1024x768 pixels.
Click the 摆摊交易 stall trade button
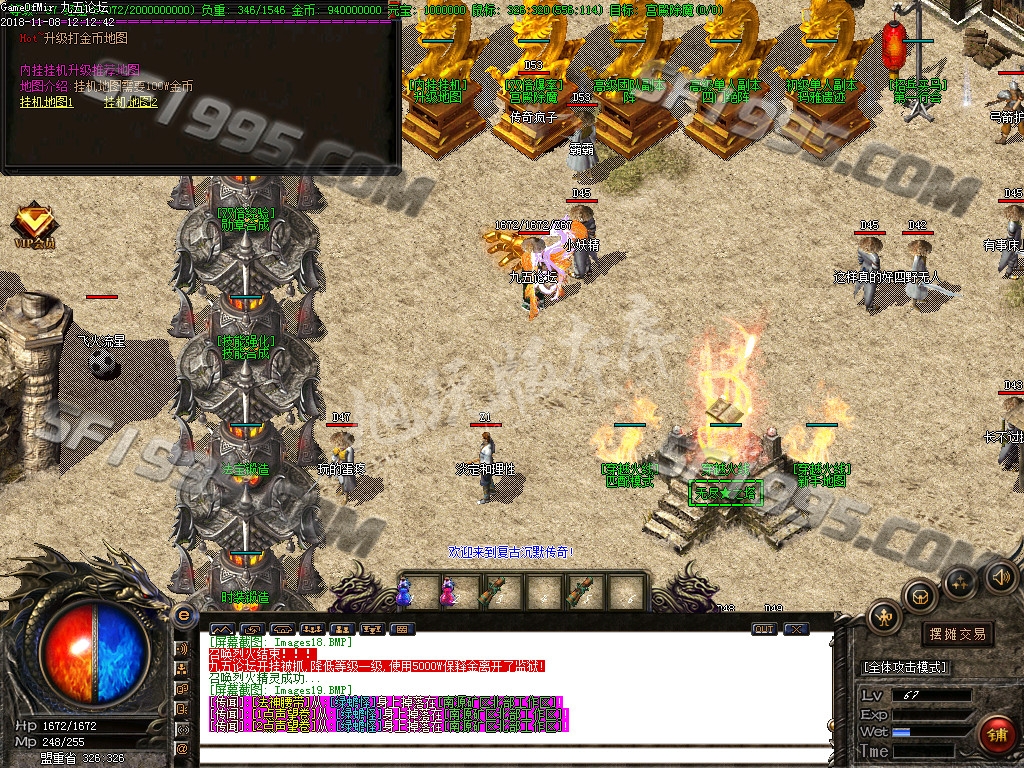(957, 634)
